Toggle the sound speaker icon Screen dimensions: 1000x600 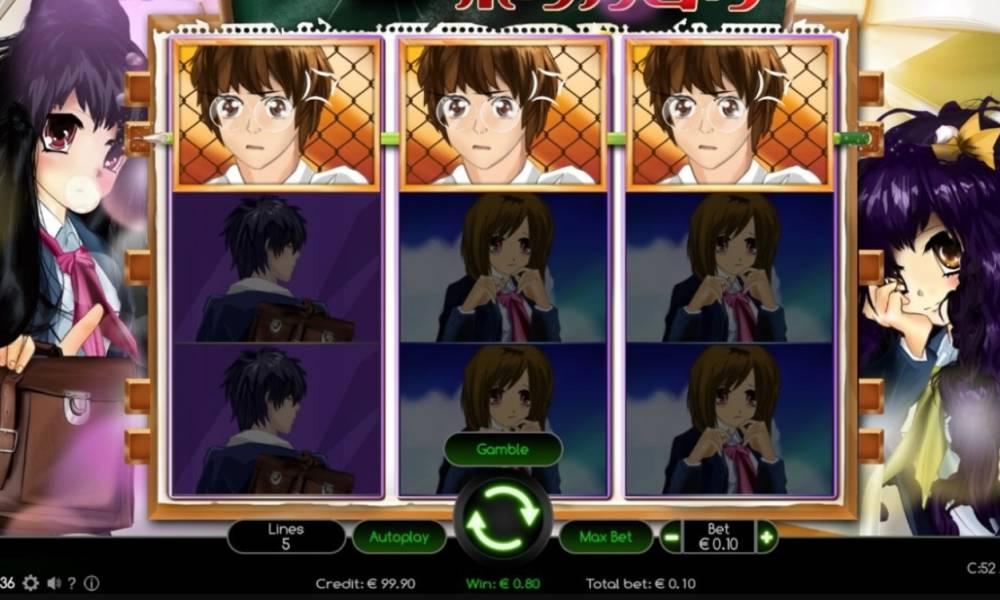[x=53, y=583]
